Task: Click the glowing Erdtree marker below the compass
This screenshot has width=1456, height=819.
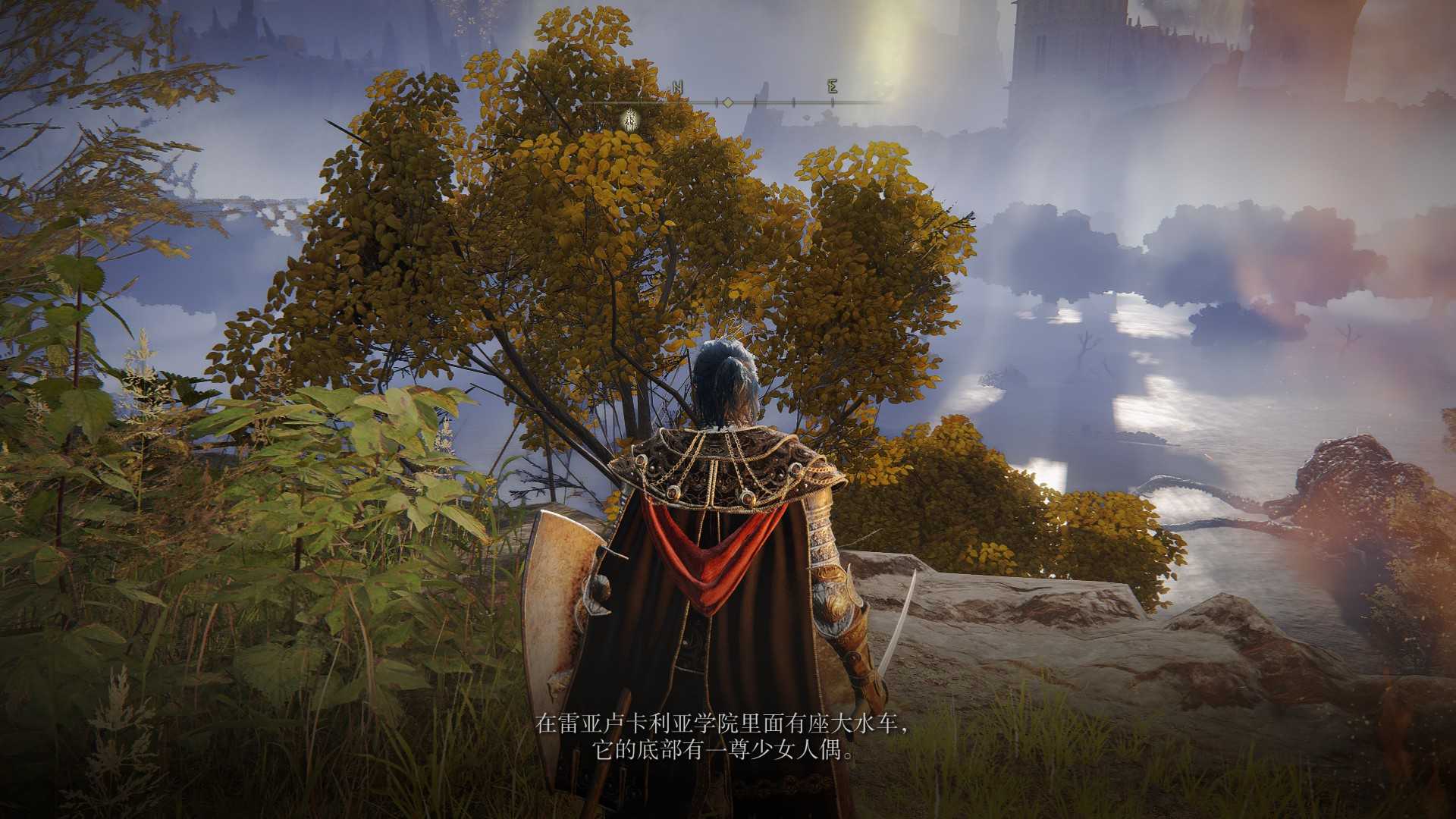Action: coord(629,119)
